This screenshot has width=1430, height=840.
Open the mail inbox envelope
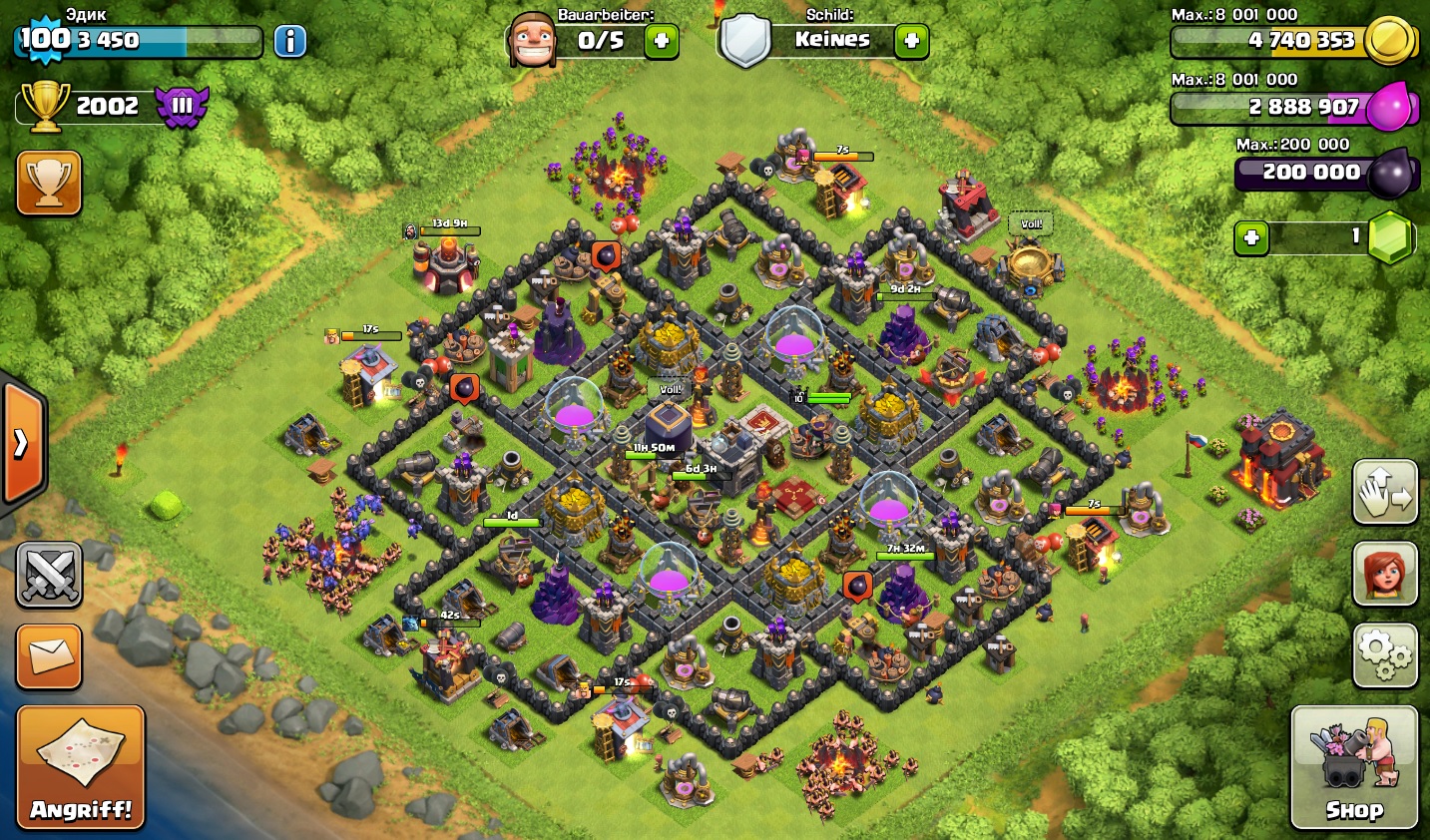[x=49, y=656]
